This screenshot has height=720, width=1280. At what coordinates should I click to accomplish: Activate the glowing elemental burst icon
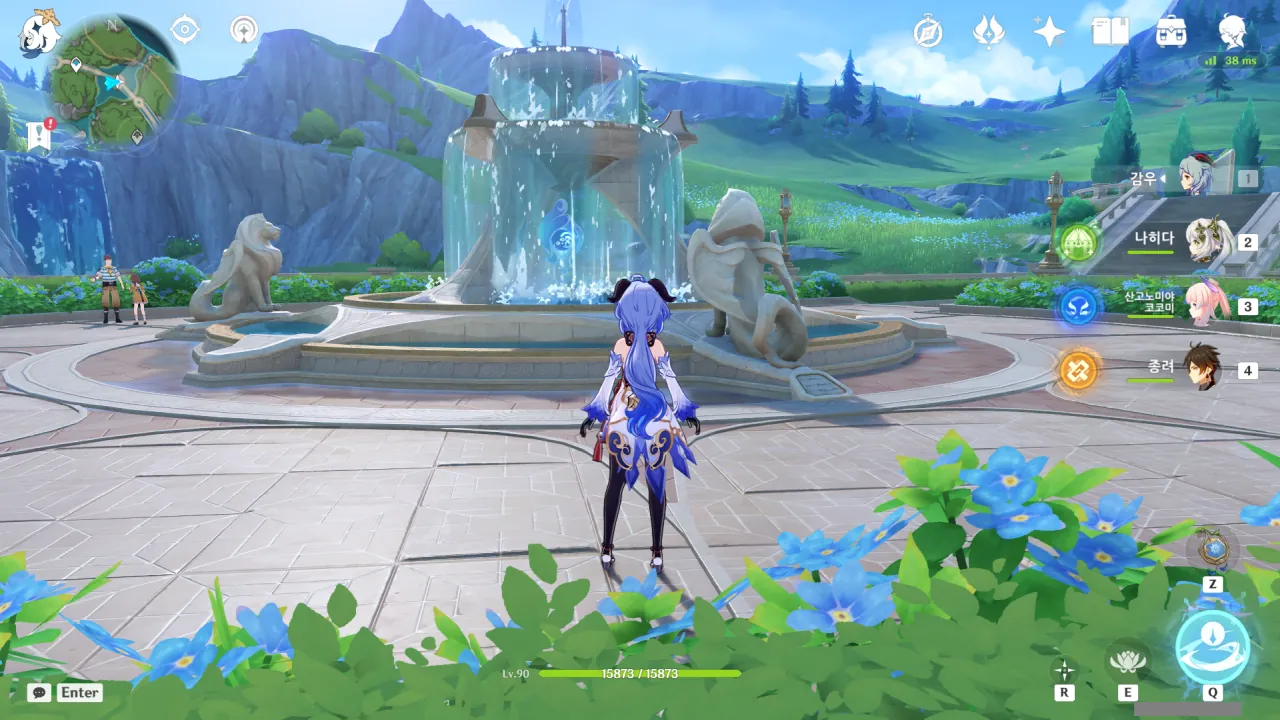coord(1212,647)
